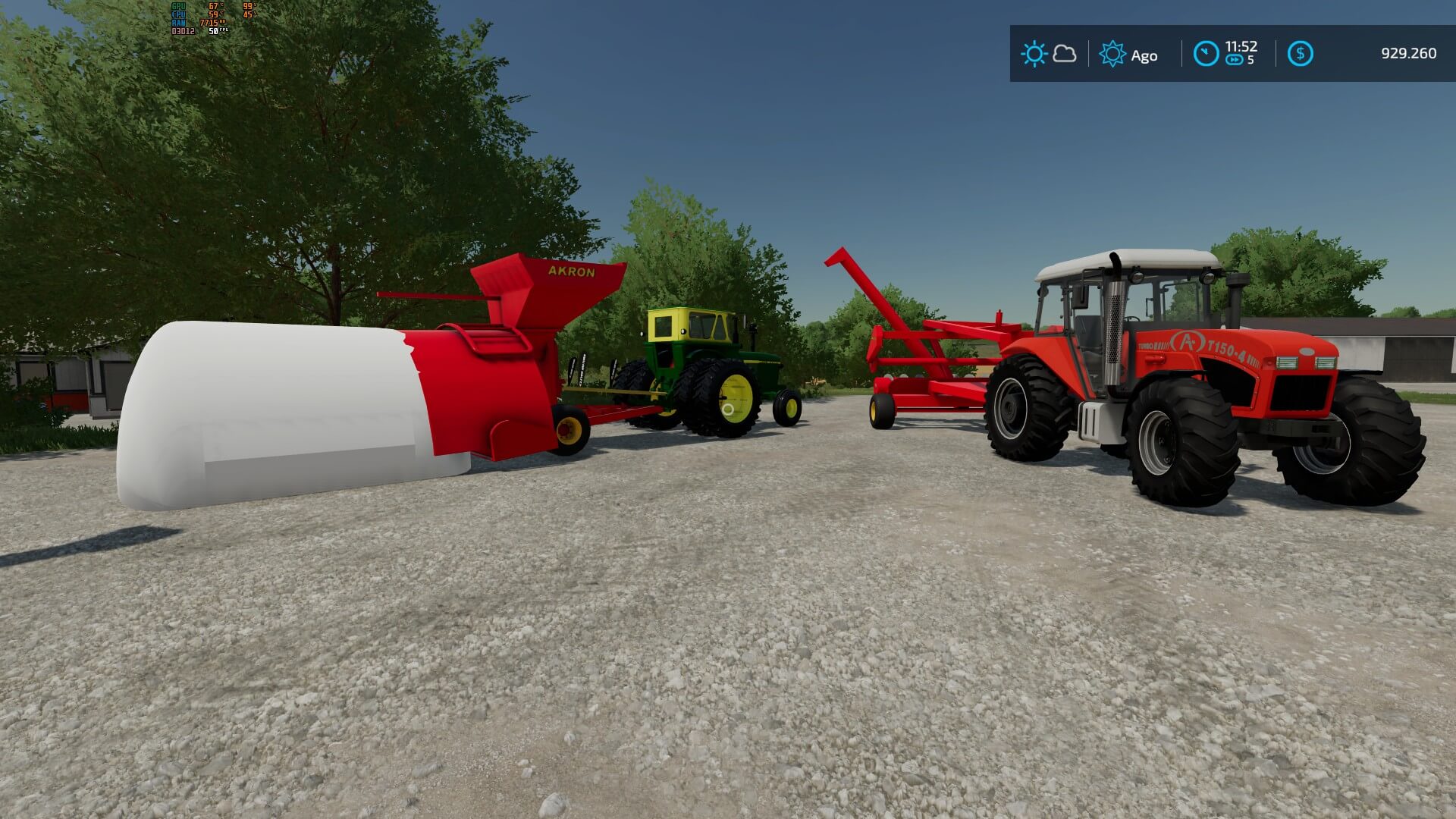Open the clock icon in the HUD
Screen dimensions: 1456x819
[x=1206, y=54]
